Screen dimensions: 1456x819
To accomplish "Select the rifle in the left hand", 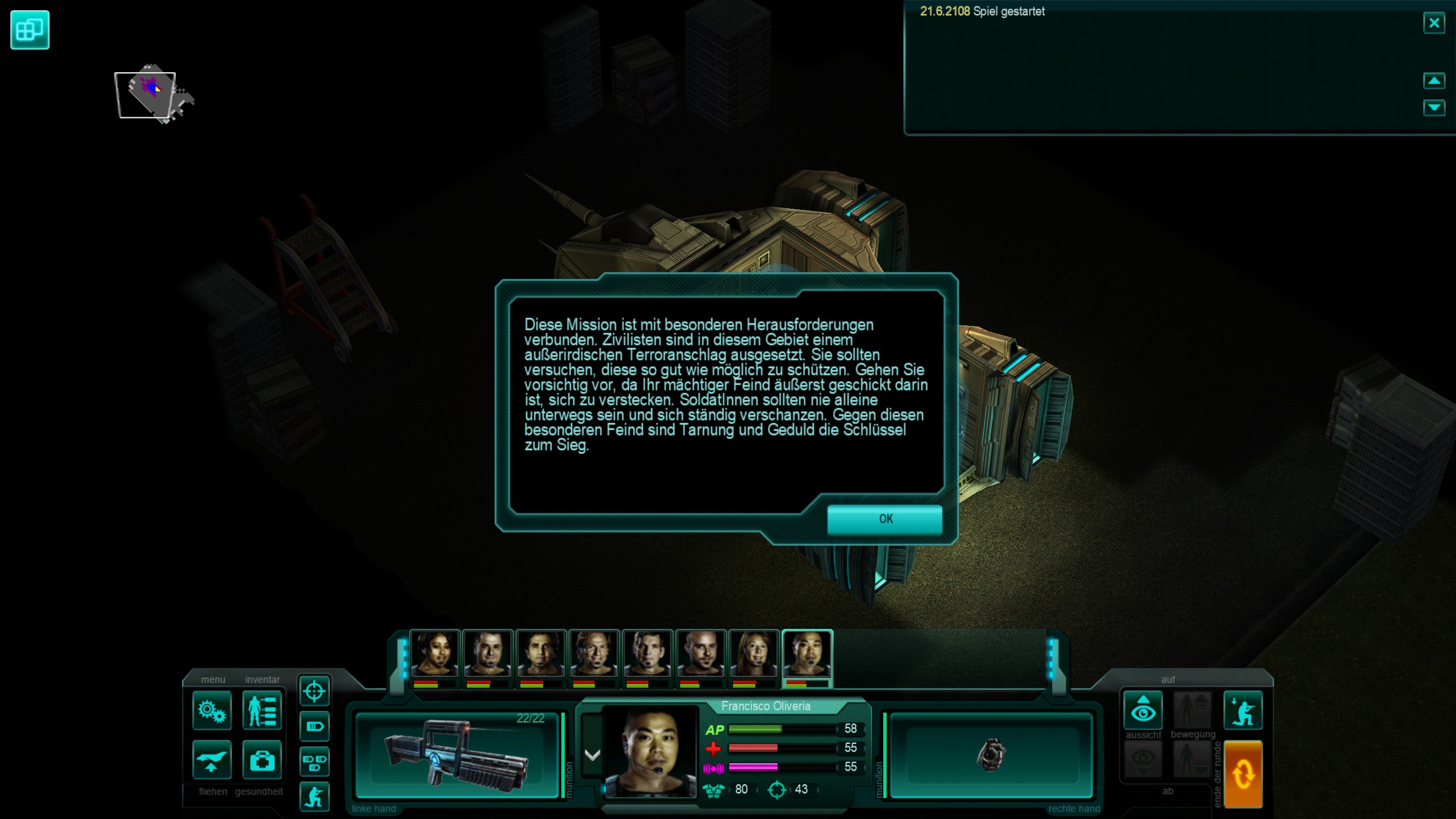I will click(x=457, y=756).
